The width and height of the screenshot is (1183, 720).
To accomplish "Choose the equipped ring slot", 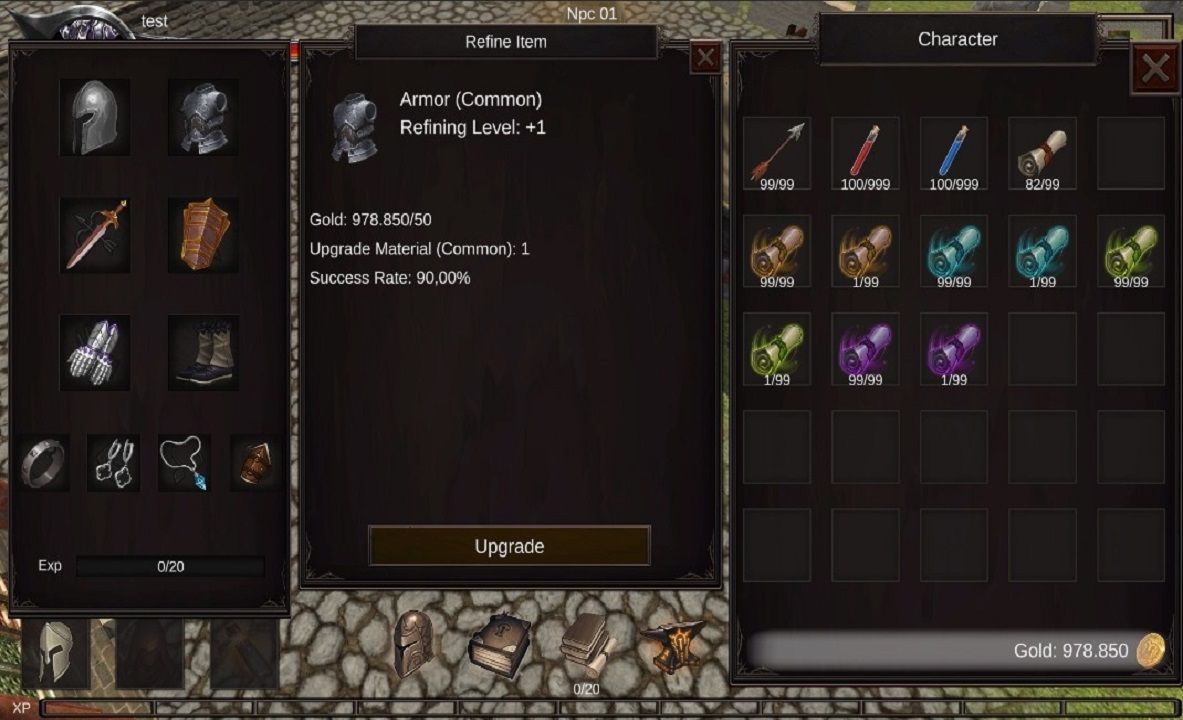I will tap(45, 462).
